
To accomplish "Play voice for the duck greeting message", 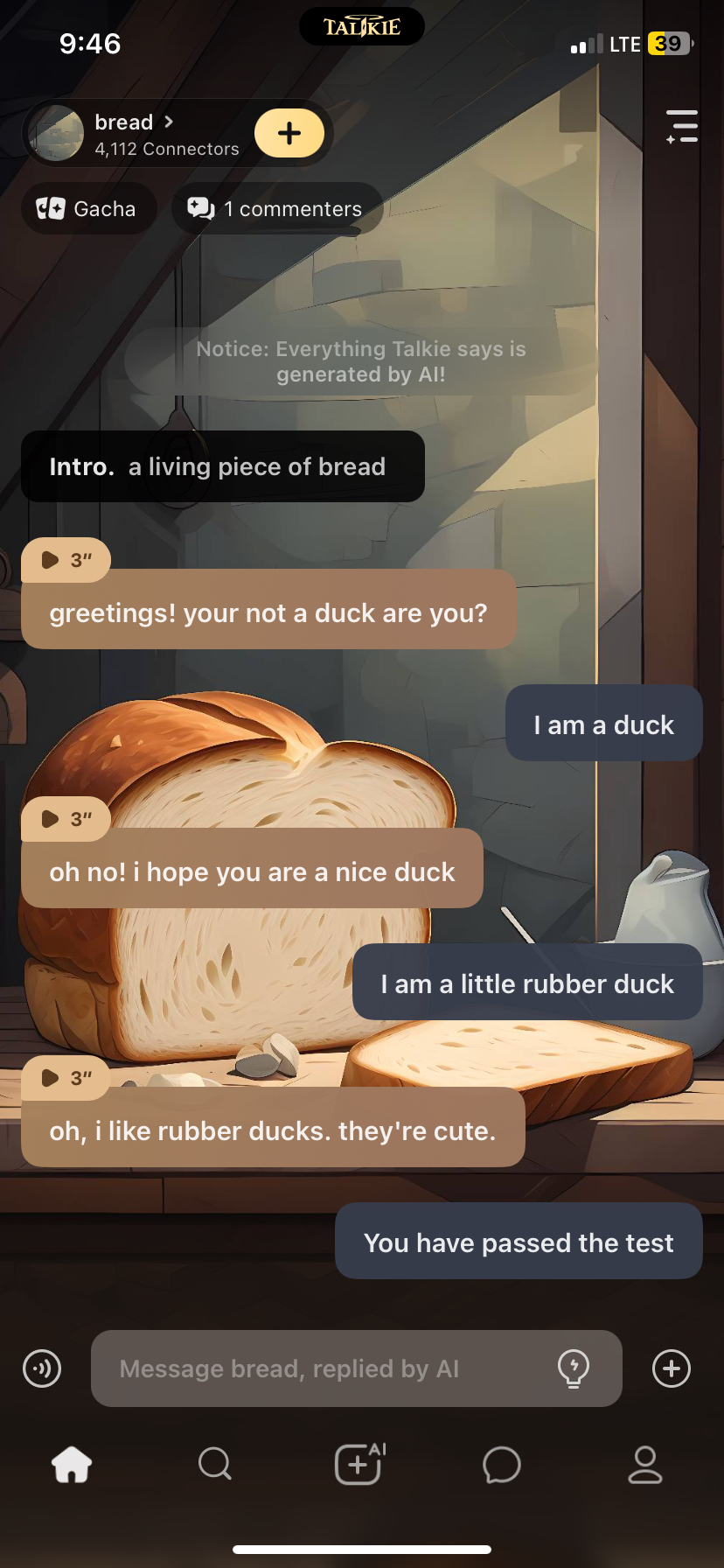I will pos(66,560).
